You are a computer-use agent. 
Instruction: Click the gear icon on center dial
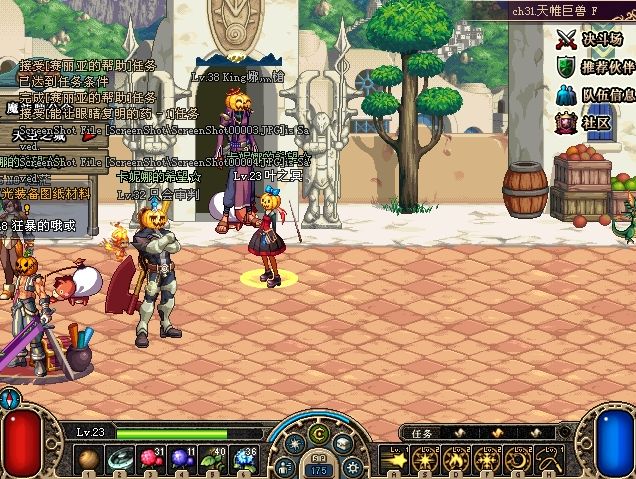352,466
